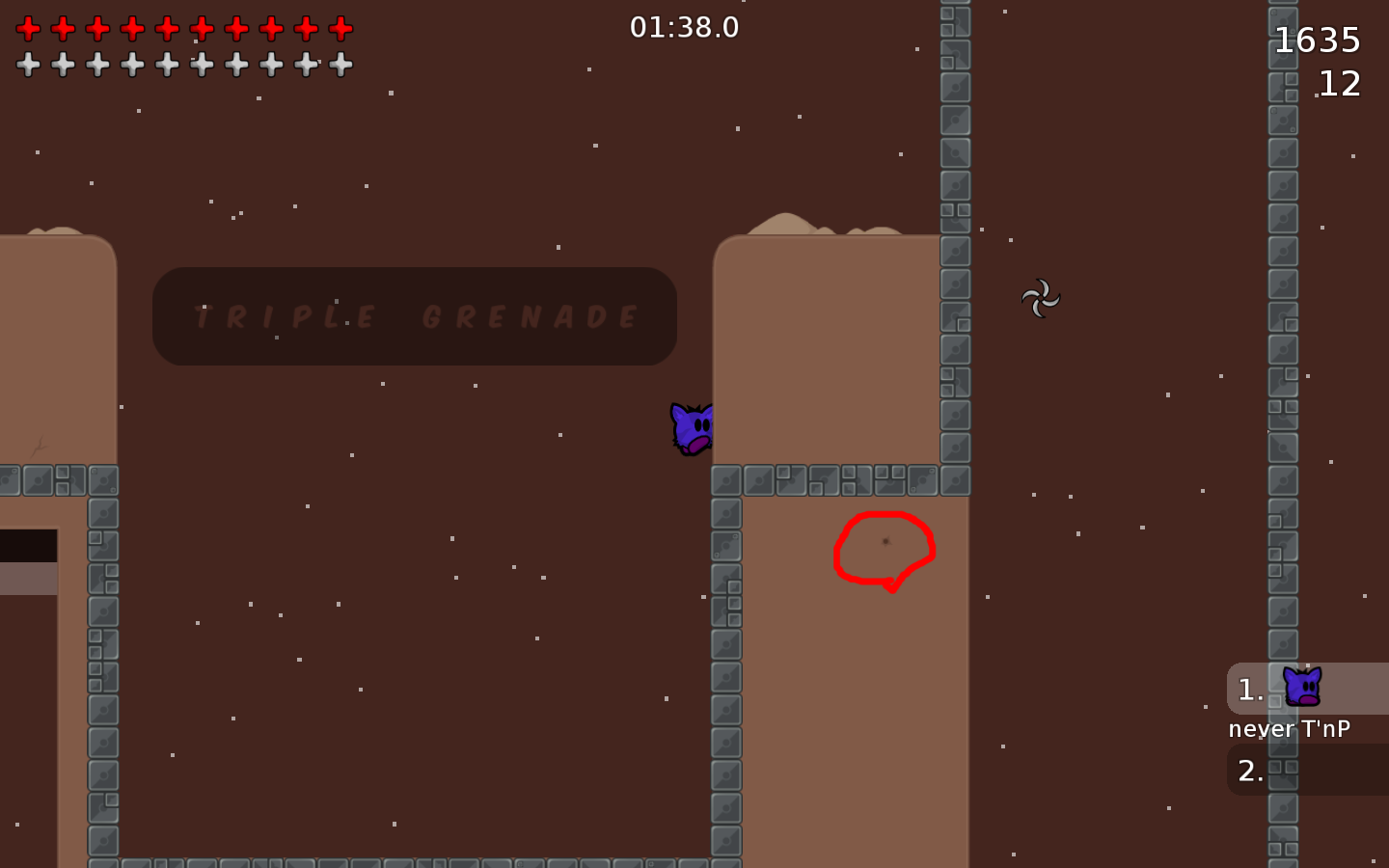The image size is (1389, 868).
Task: Select the player name never T'nP
Action: click(x=1290, y=729)
